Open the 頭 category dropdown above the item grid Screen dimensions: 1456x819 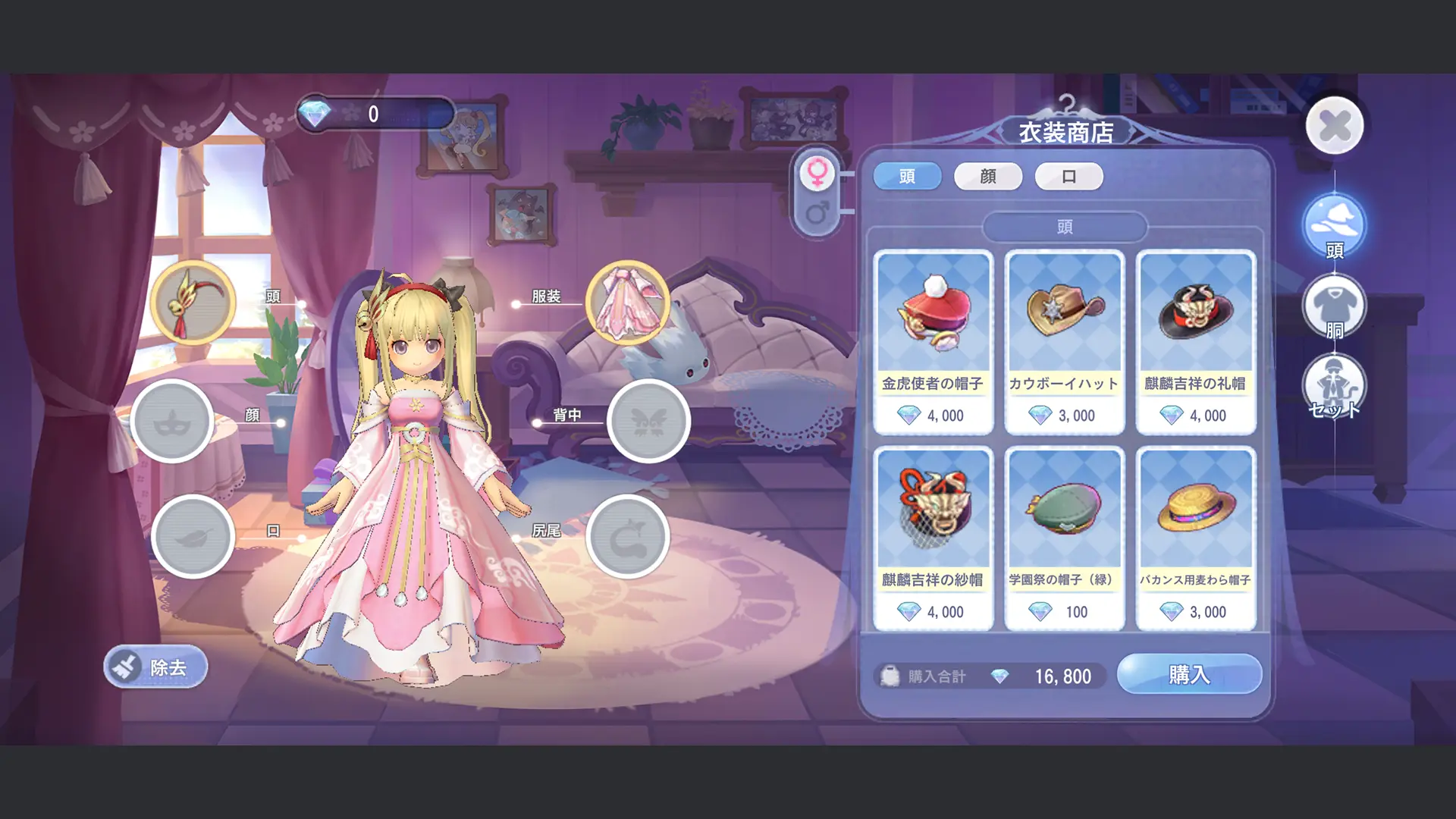pyautogui.click(x=1065, y=227)
